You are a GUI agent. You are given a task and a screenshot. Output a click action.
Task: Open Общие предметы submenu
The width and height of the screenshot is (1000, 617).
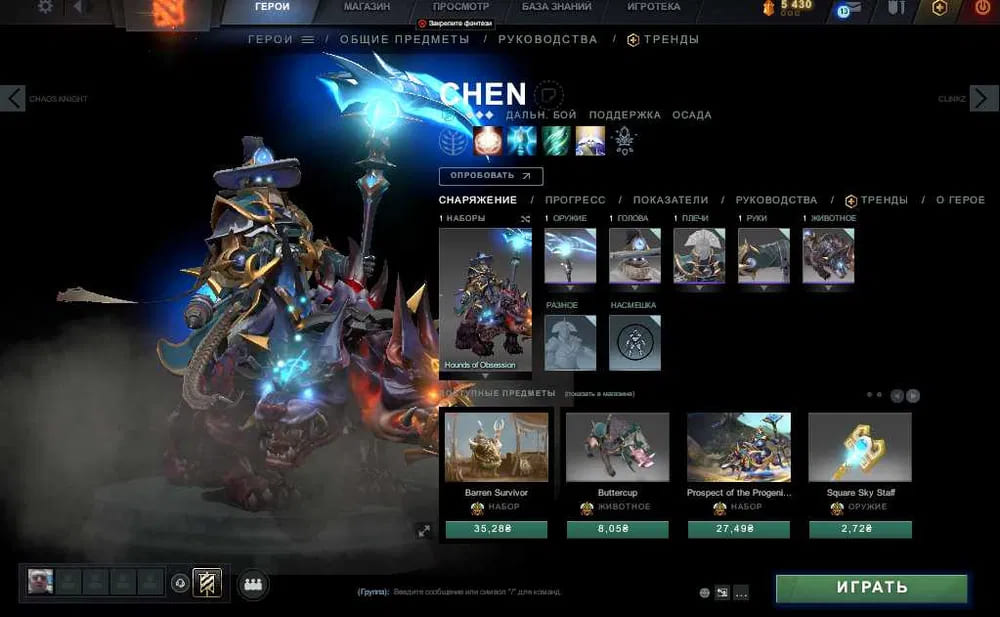click(x=404, y=39)
